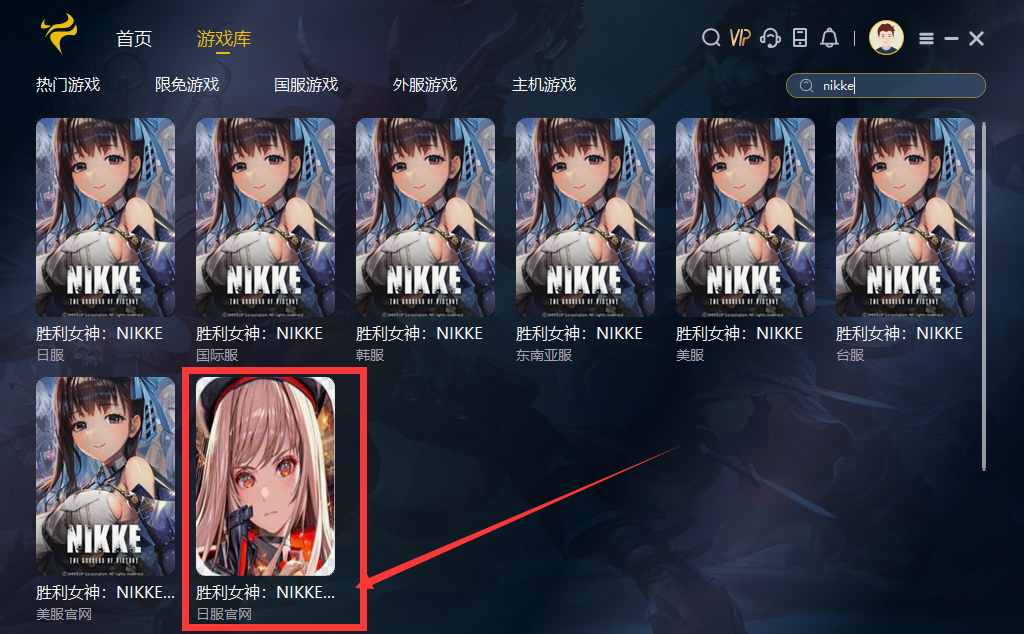Click the user avatar profile picture
Image resolution: width=1024 pixels, height=634 pixels.
[886, 38]
